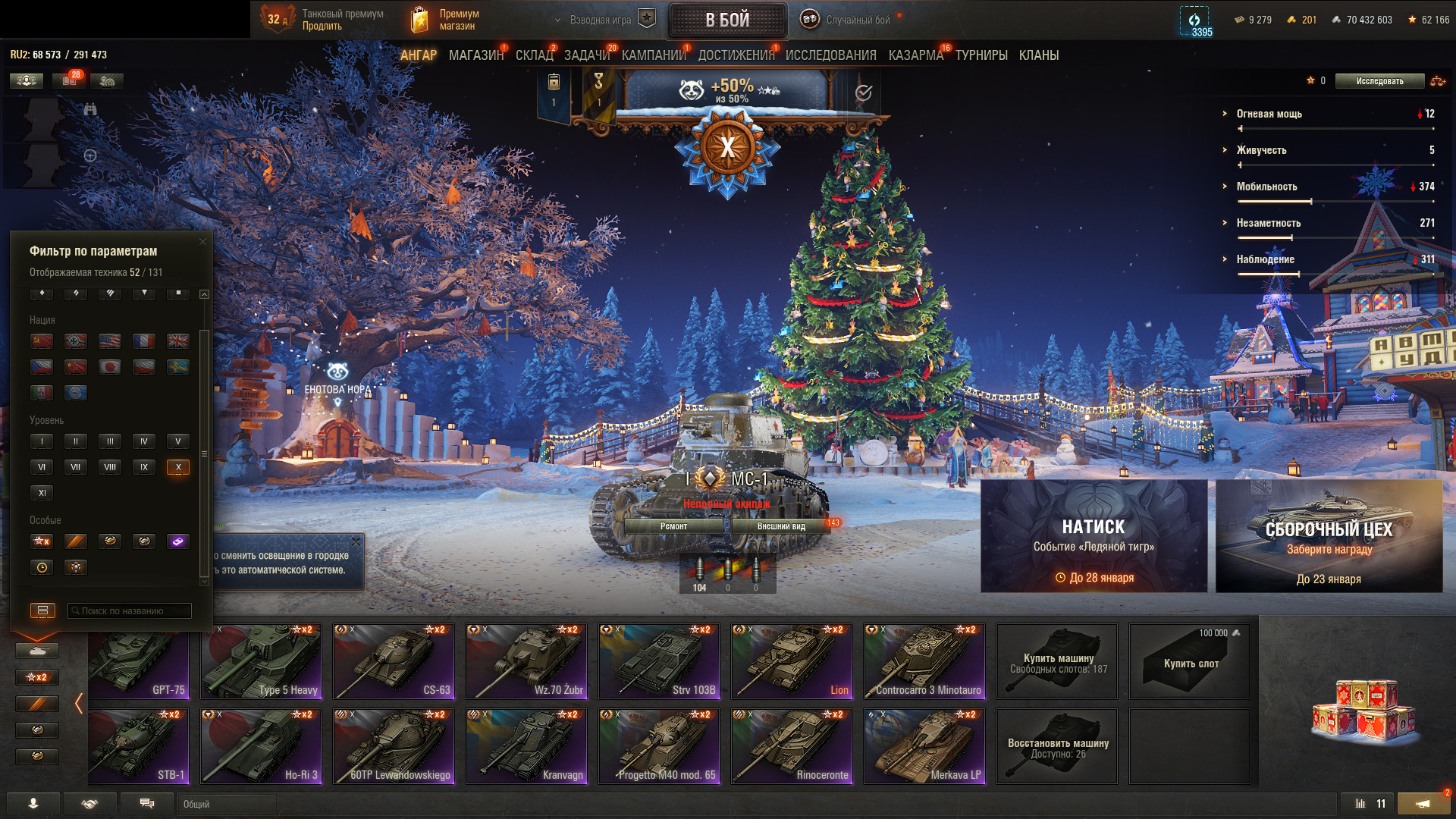Select the Kranvagn tank in carousel
This screenshot has width=1456, height=819.
[x=526, y=746]
